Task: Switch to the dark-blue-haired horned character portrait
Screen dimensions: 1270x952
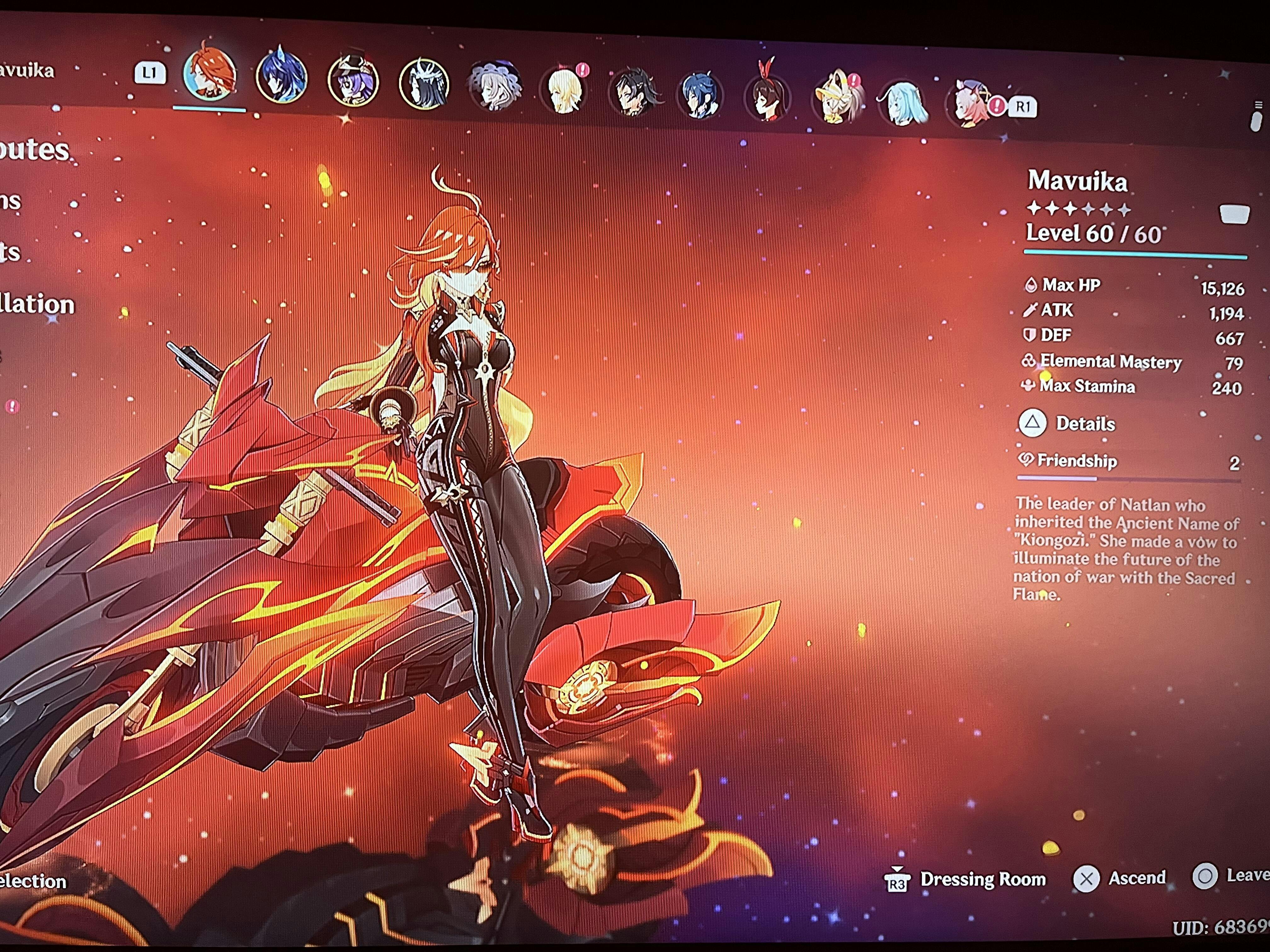Action: click(281, 78)
